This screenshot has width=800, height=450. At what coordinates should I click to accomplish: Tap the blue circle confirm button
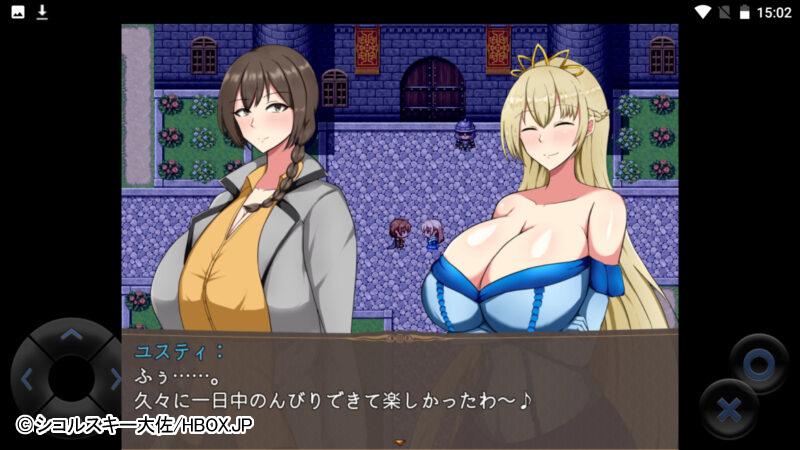click(x=758, y=363)
